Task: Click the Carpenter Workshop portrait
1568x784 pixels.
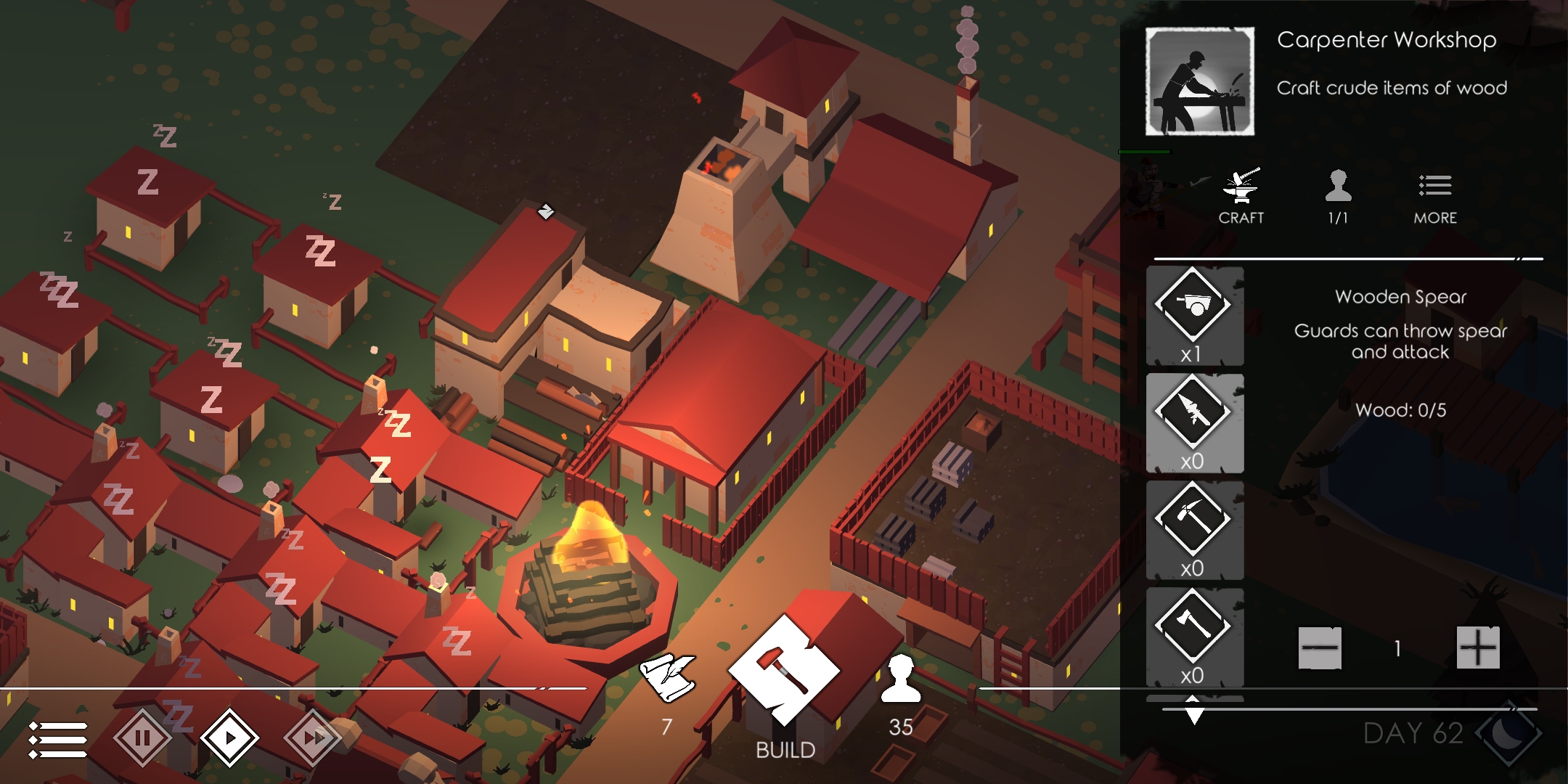Action: pyautogui.click(x=1199, y=81)
